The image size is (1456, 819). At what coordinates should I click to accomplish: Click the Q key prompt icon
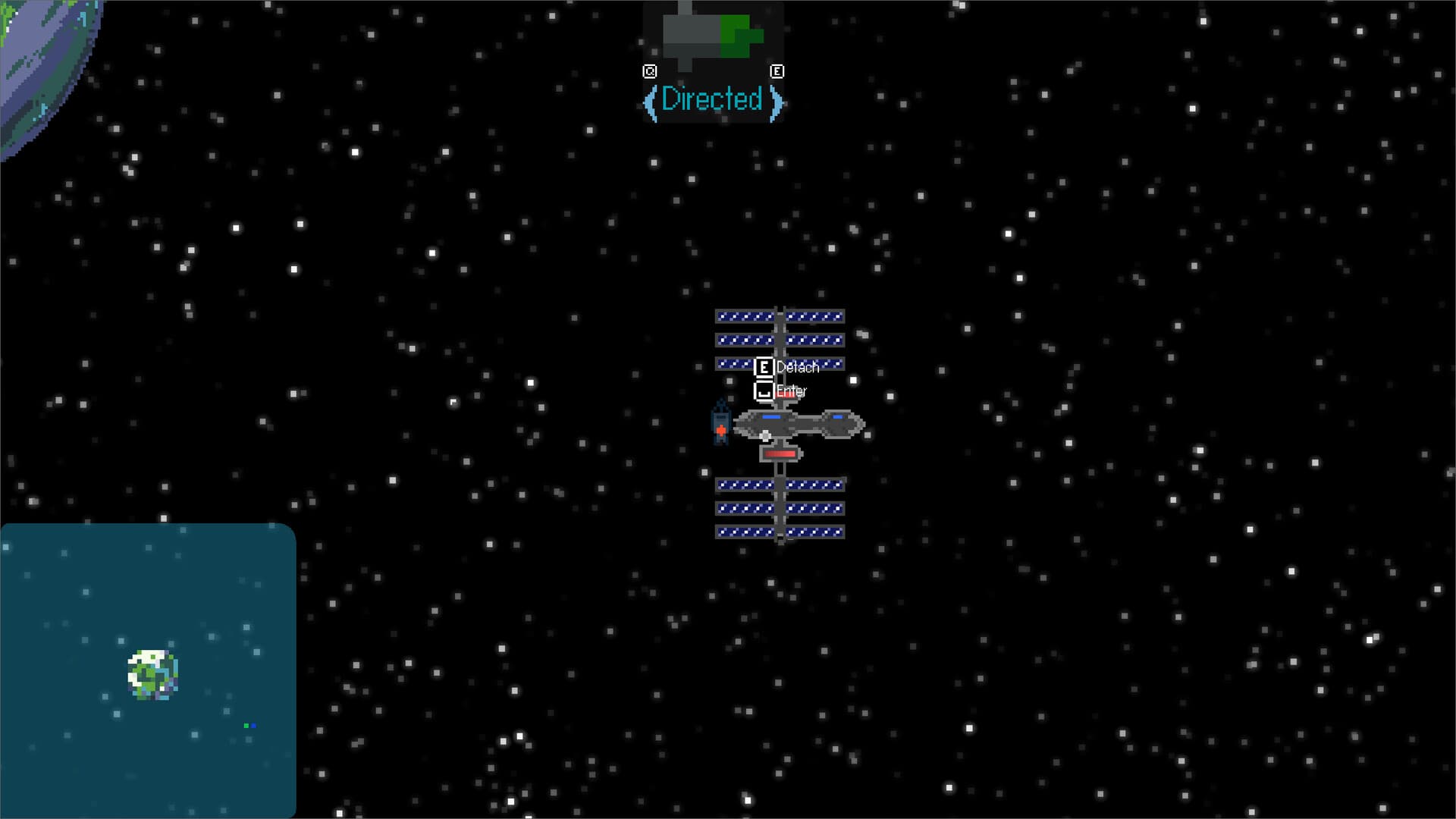(x=650, y=71)
